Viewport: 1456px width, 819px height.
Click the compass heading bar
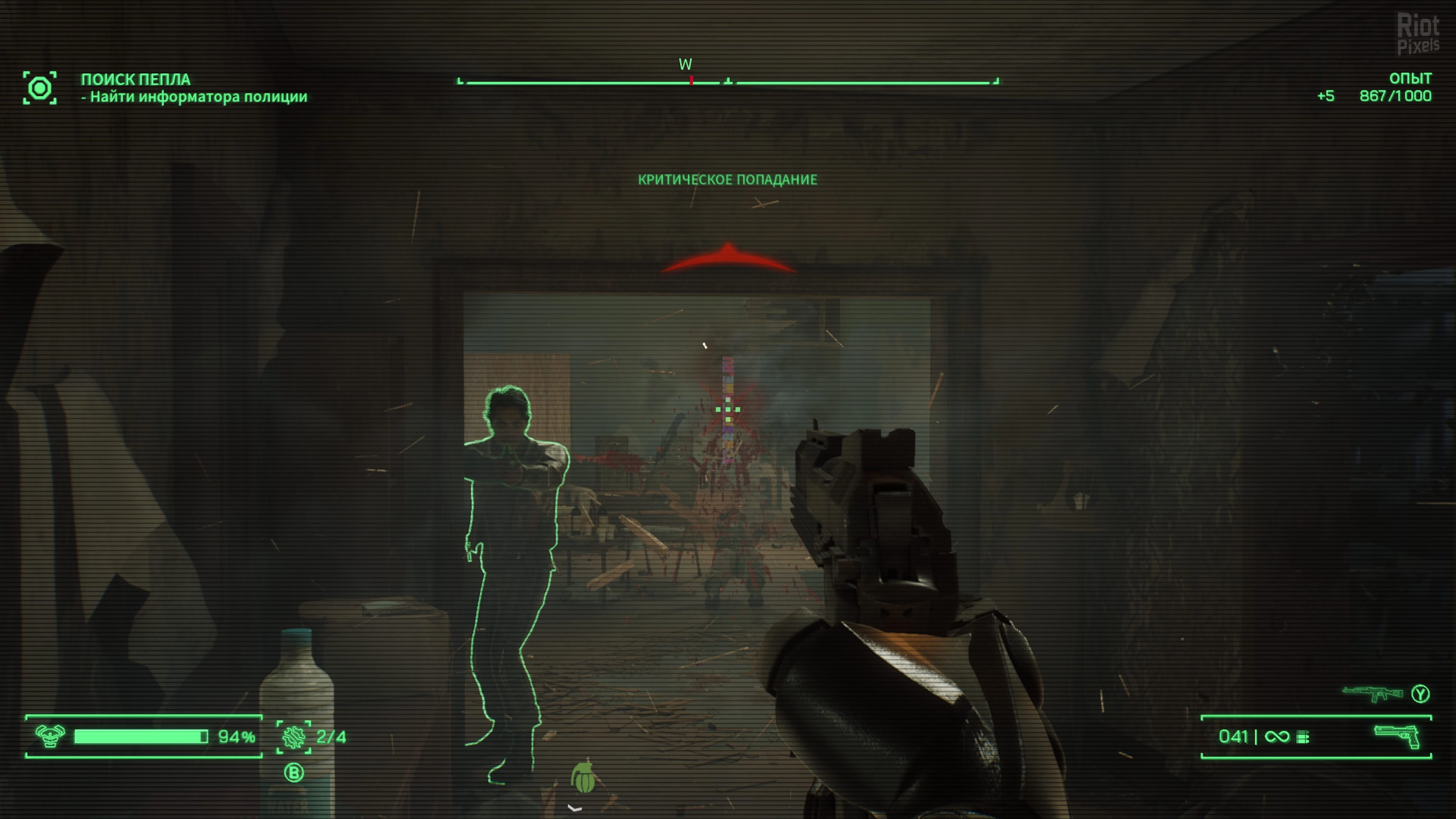(728, 82)
